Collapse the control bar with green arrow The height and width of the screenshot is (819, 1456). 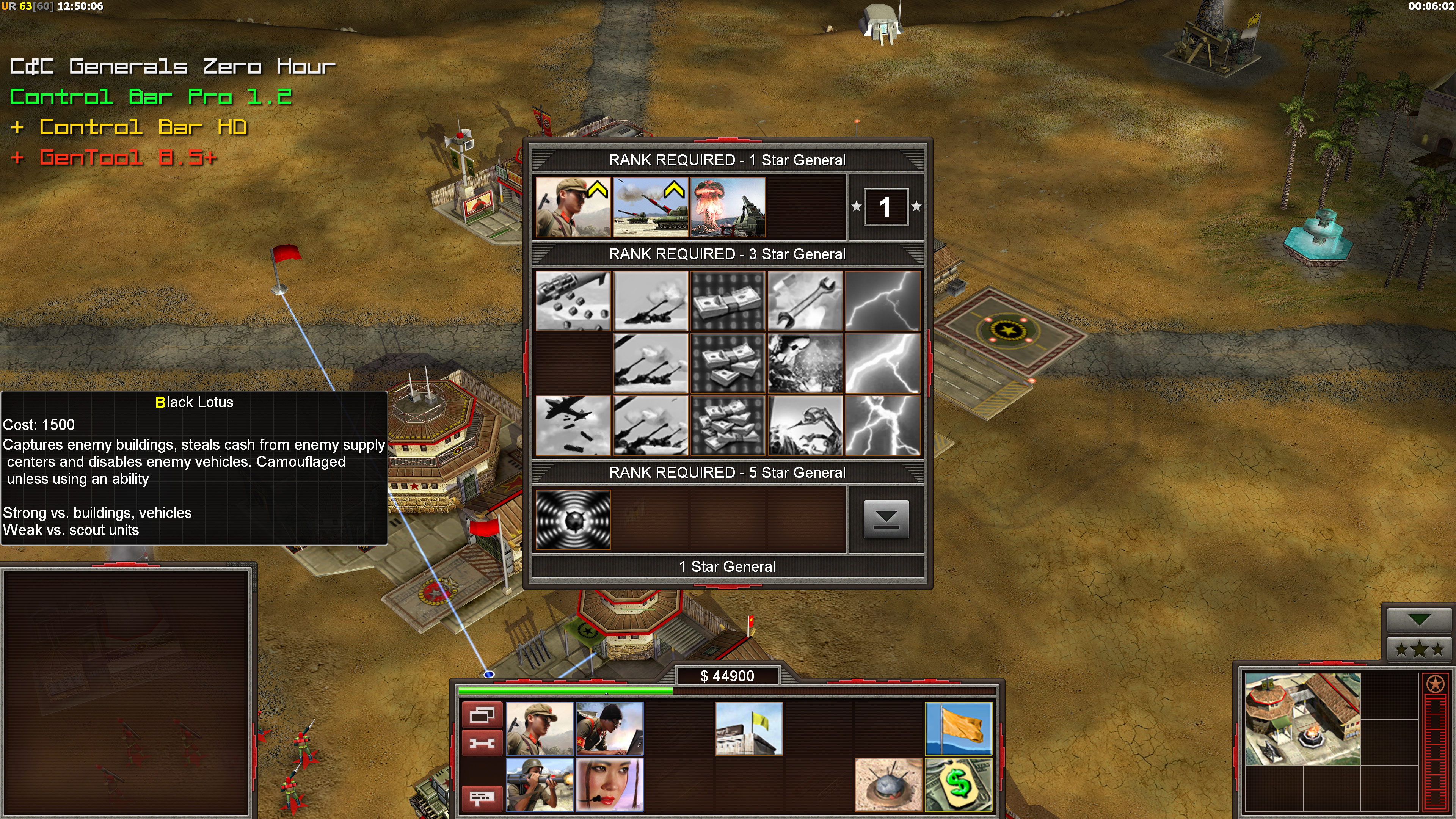pyautogui.click(x=1419, y=620)
